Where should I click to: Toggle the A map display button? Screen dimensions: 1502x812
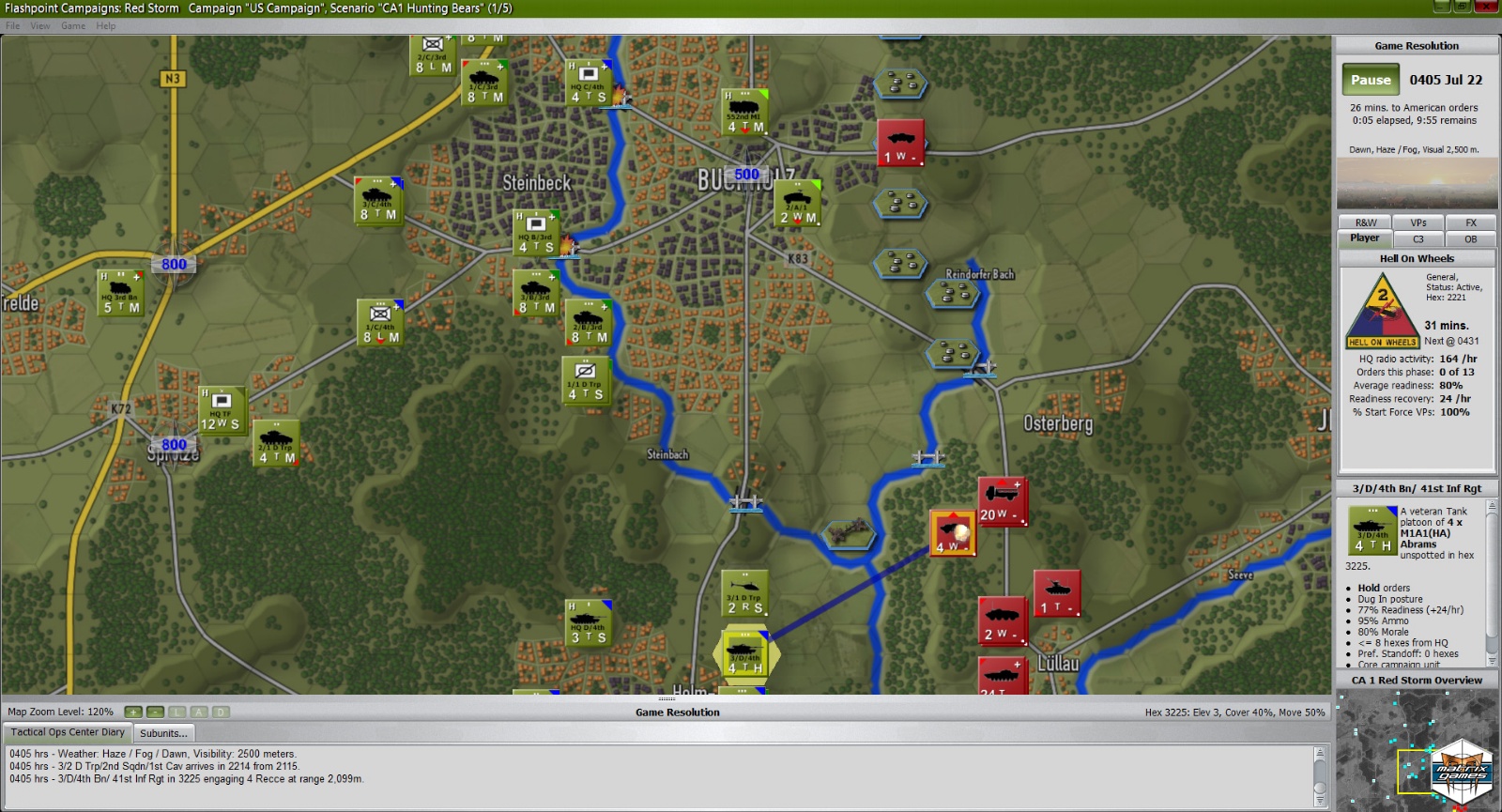(x=199, y=712)
